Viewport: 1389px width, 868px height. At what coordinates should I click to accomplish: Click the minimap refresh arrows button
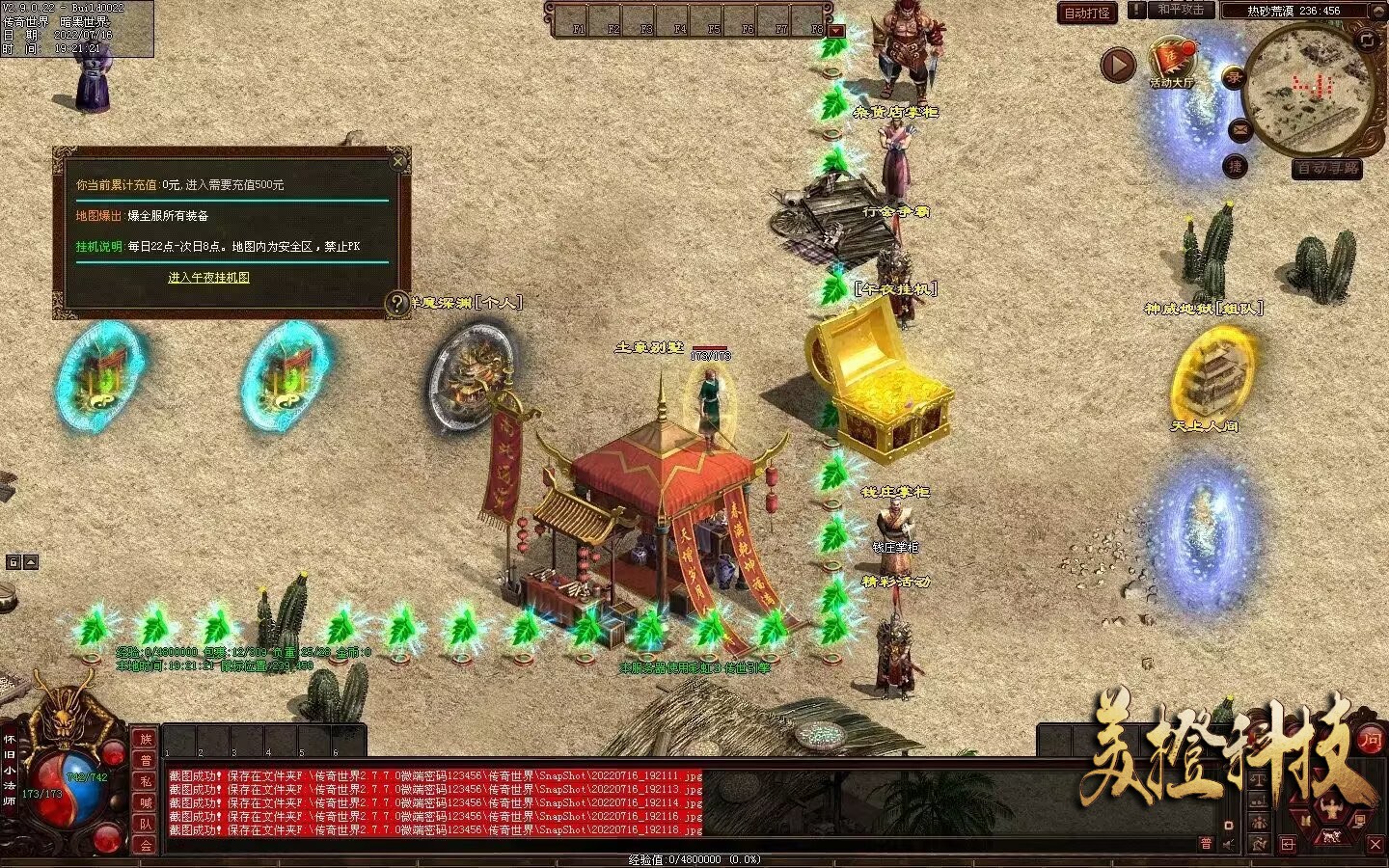1367,40
